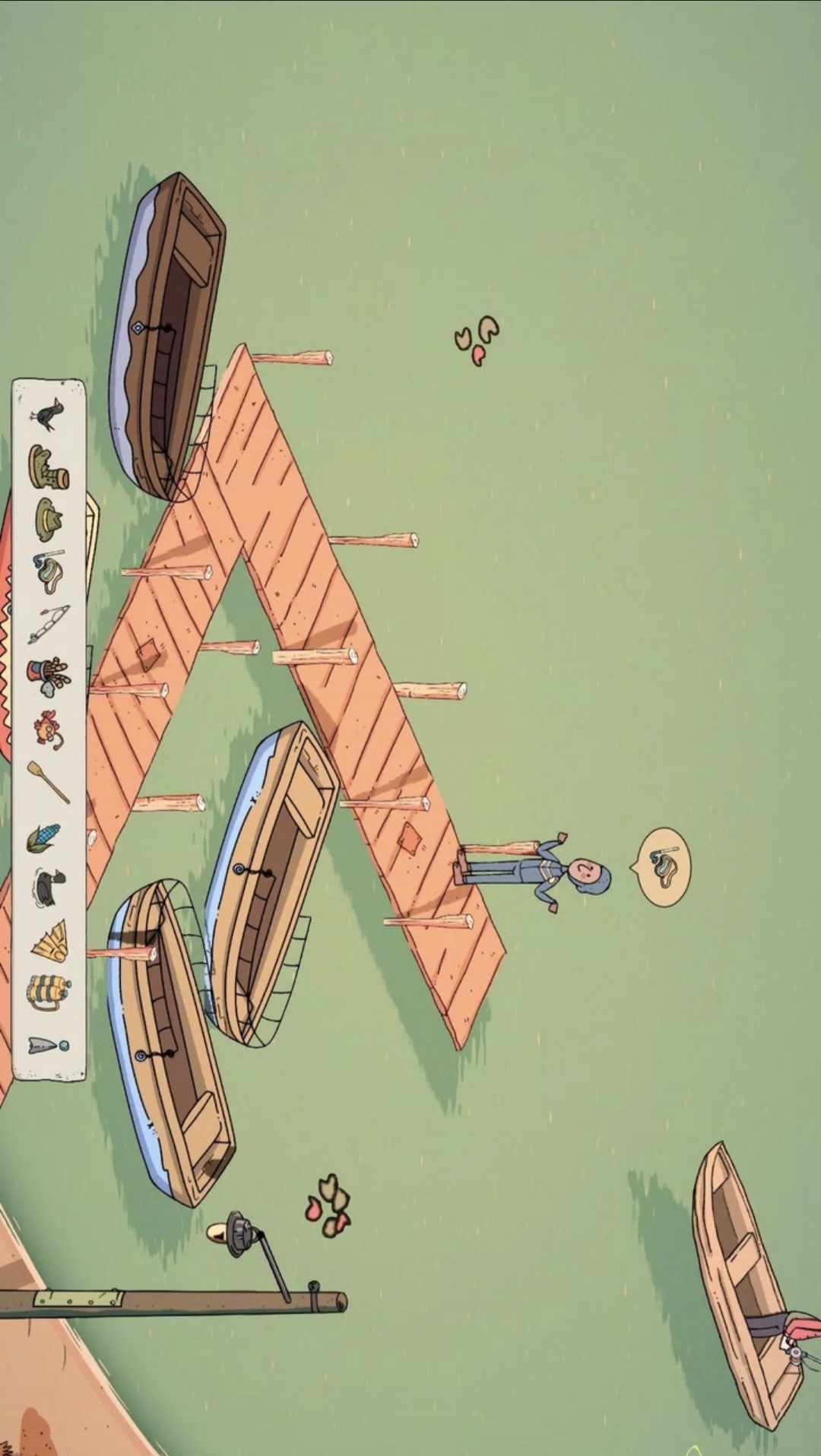
Task: Choose the red rooster icon
Action: (x=49, y=730)
